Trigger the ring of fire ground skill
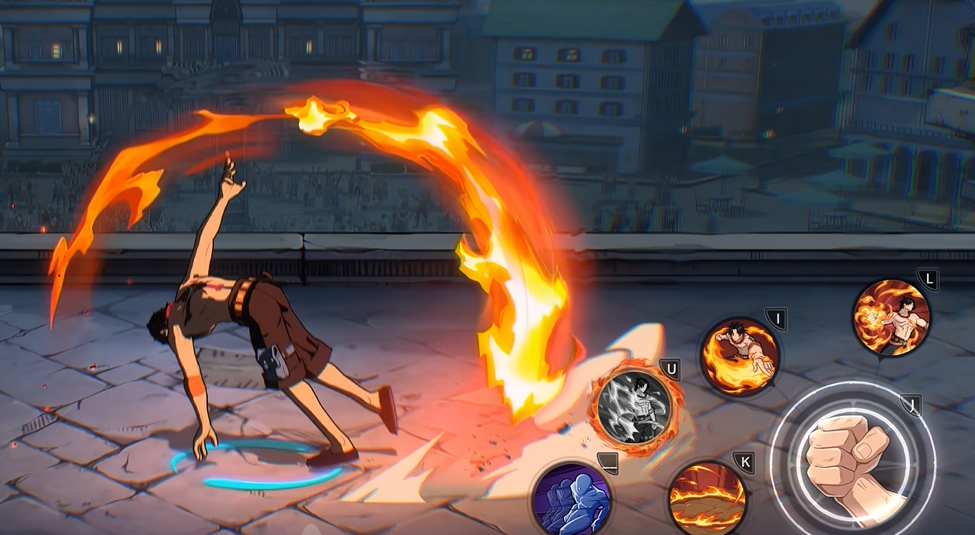This screenshot has height=535, width=975. [x=707, y=497]
